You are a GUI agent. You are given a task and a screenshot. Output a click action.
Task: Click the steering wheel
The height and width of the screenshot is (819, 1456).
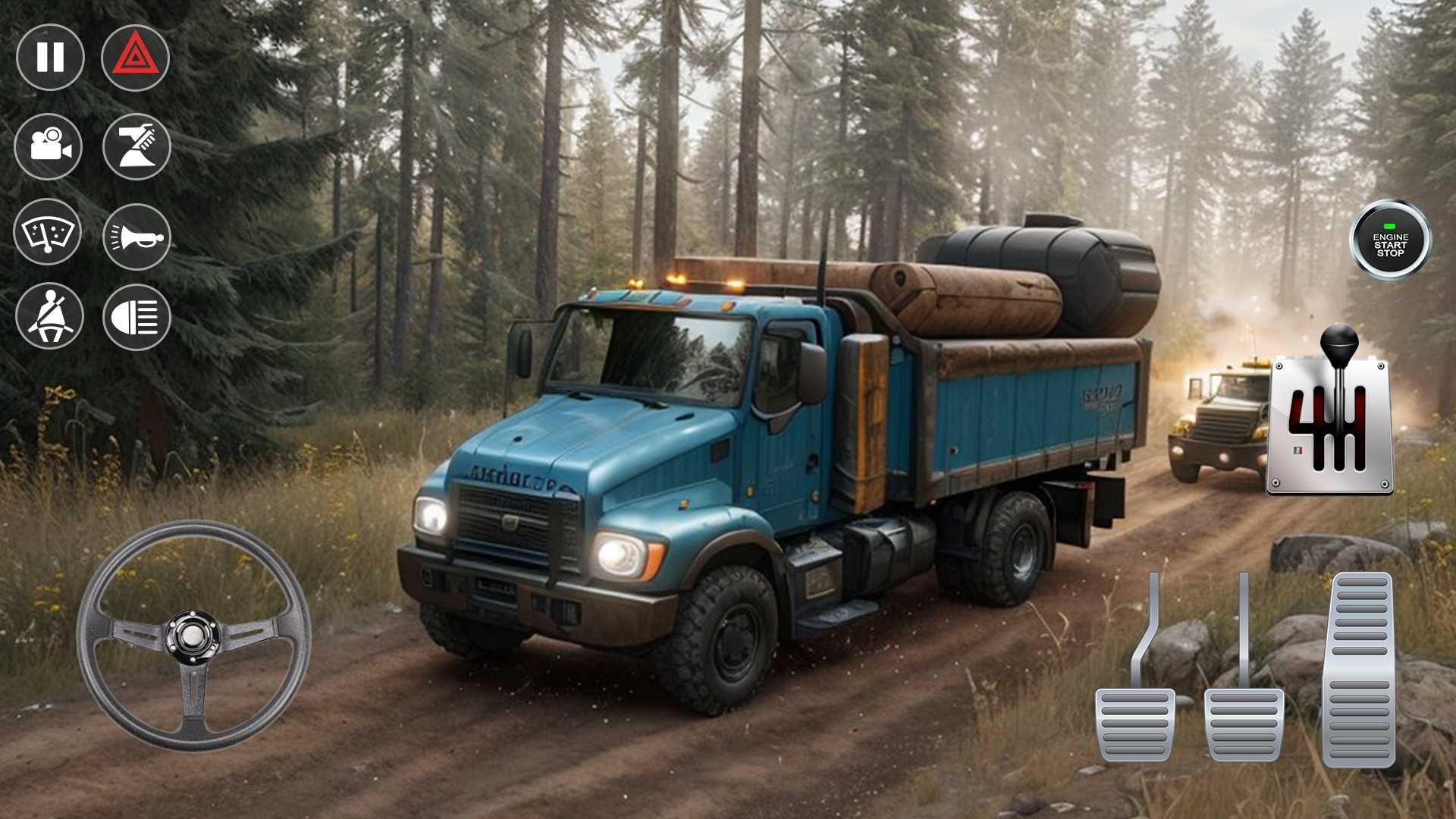[193, 635]
